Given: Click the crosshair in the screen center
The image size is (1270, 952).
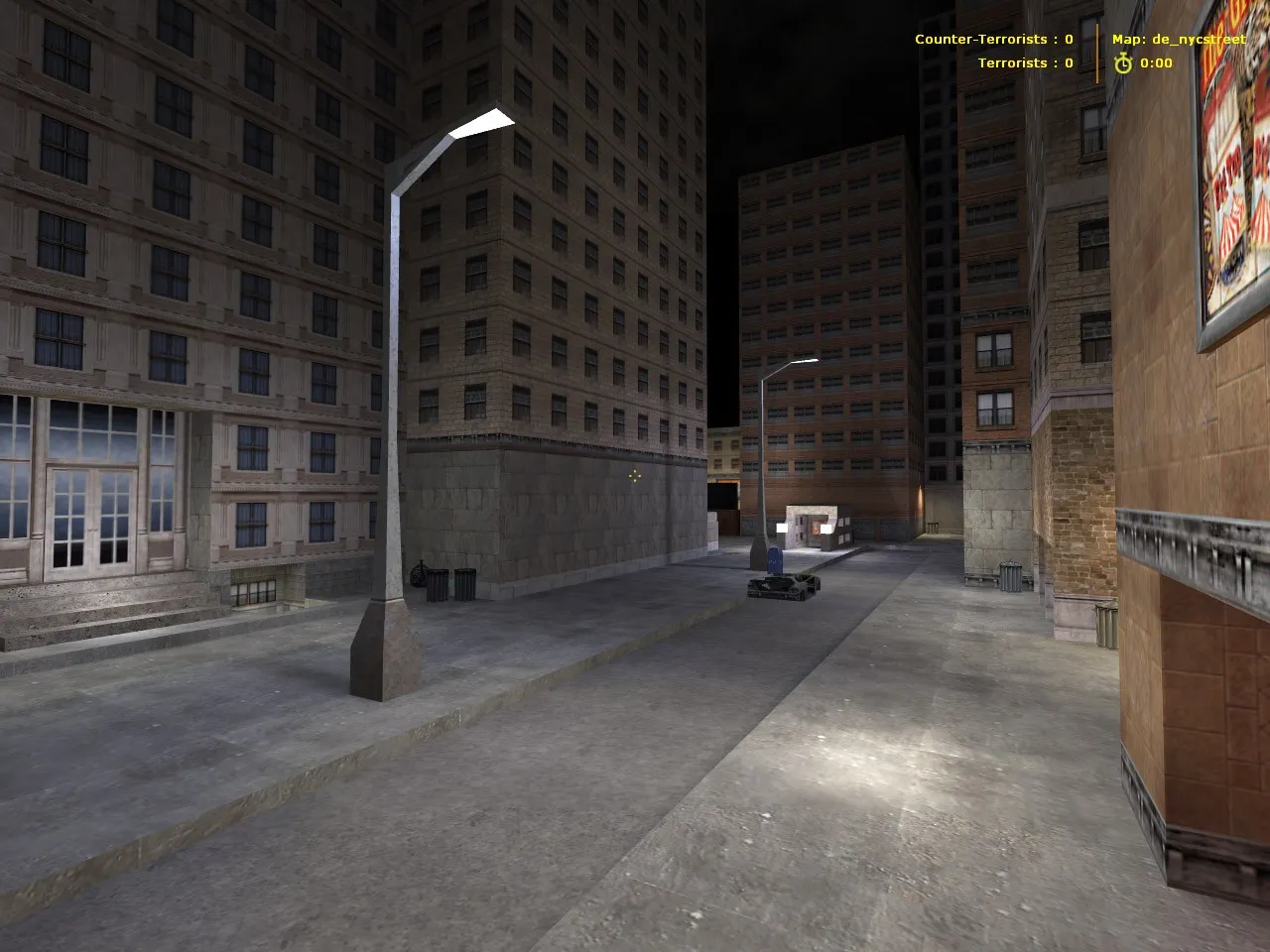Looking at the screenshot, I should pos(635,476).
